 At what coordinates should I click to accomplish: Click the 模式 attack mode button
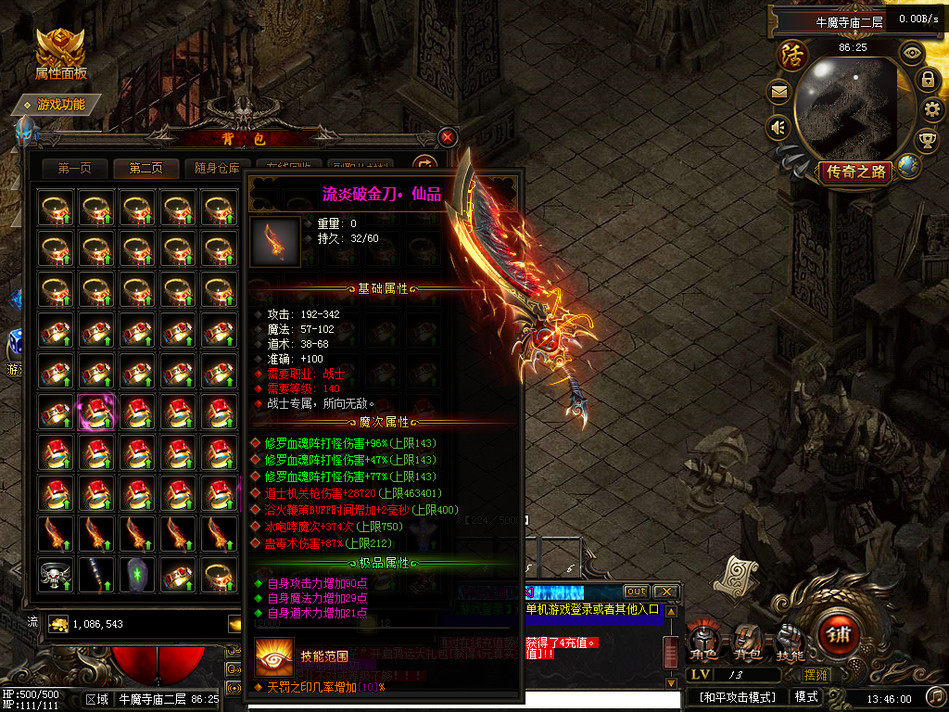click(x=806, y=696)
